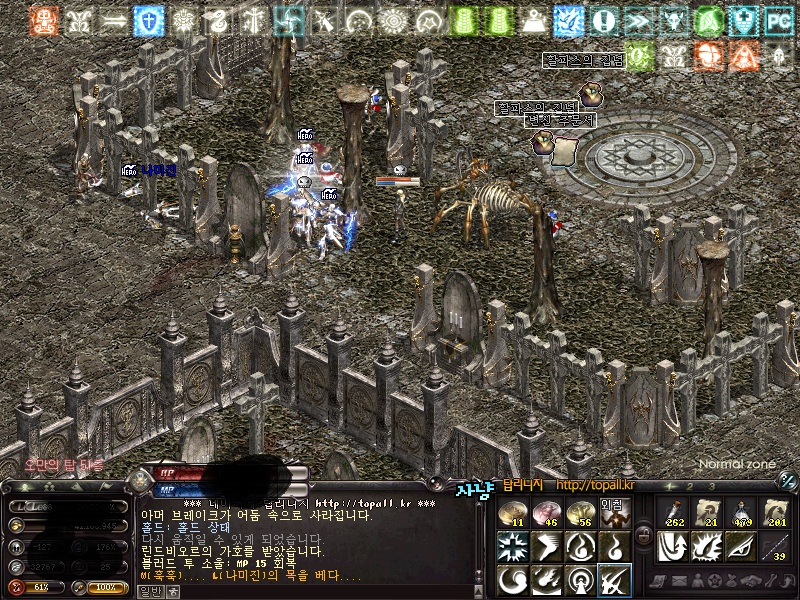Use the scroll with count 21
Viewport: 800px width, 600px height.
706,513
